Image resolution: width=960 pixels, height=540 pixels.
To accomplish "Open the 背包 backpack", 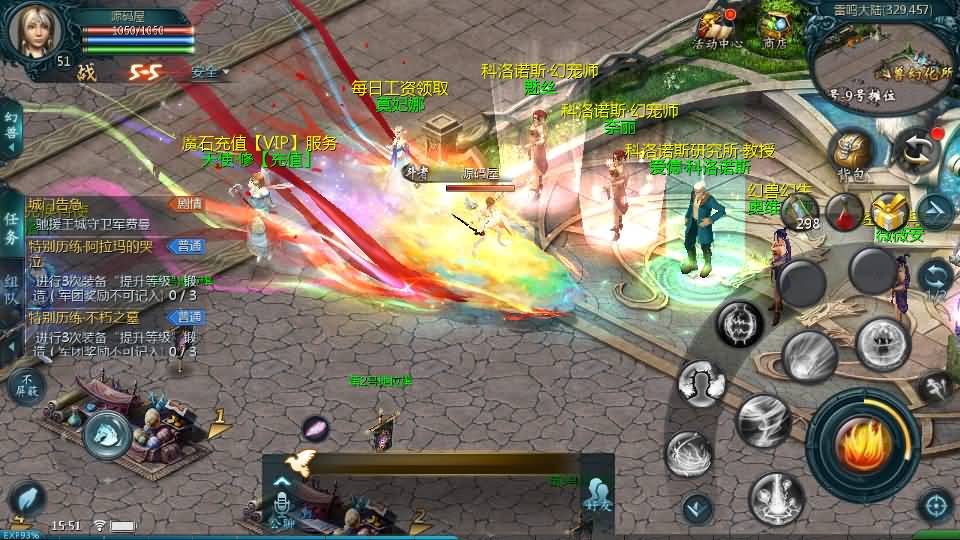I will (853, 155).
